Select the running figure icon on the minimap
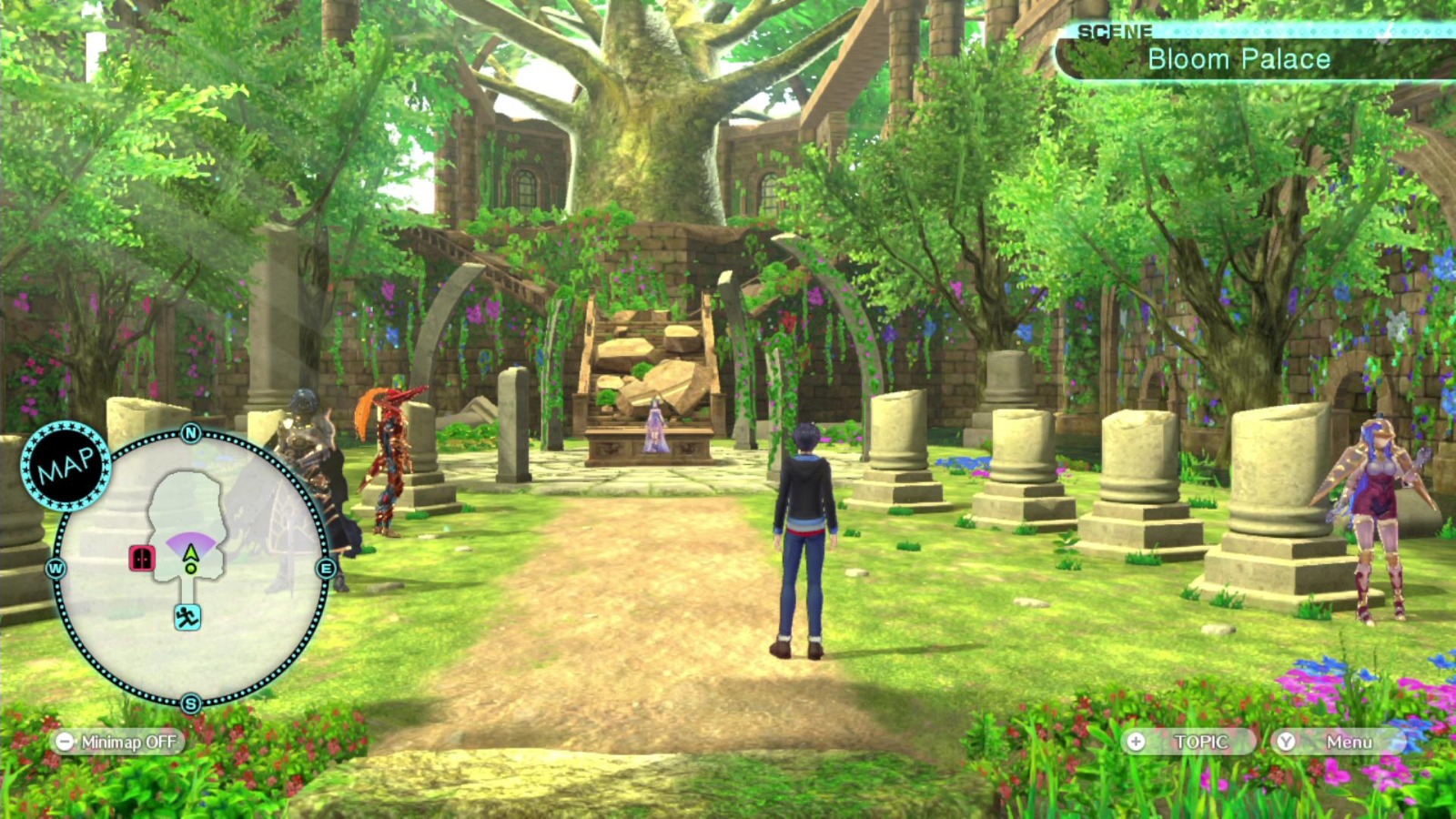This screenshot has height=819, width=1456. (188, 615)
